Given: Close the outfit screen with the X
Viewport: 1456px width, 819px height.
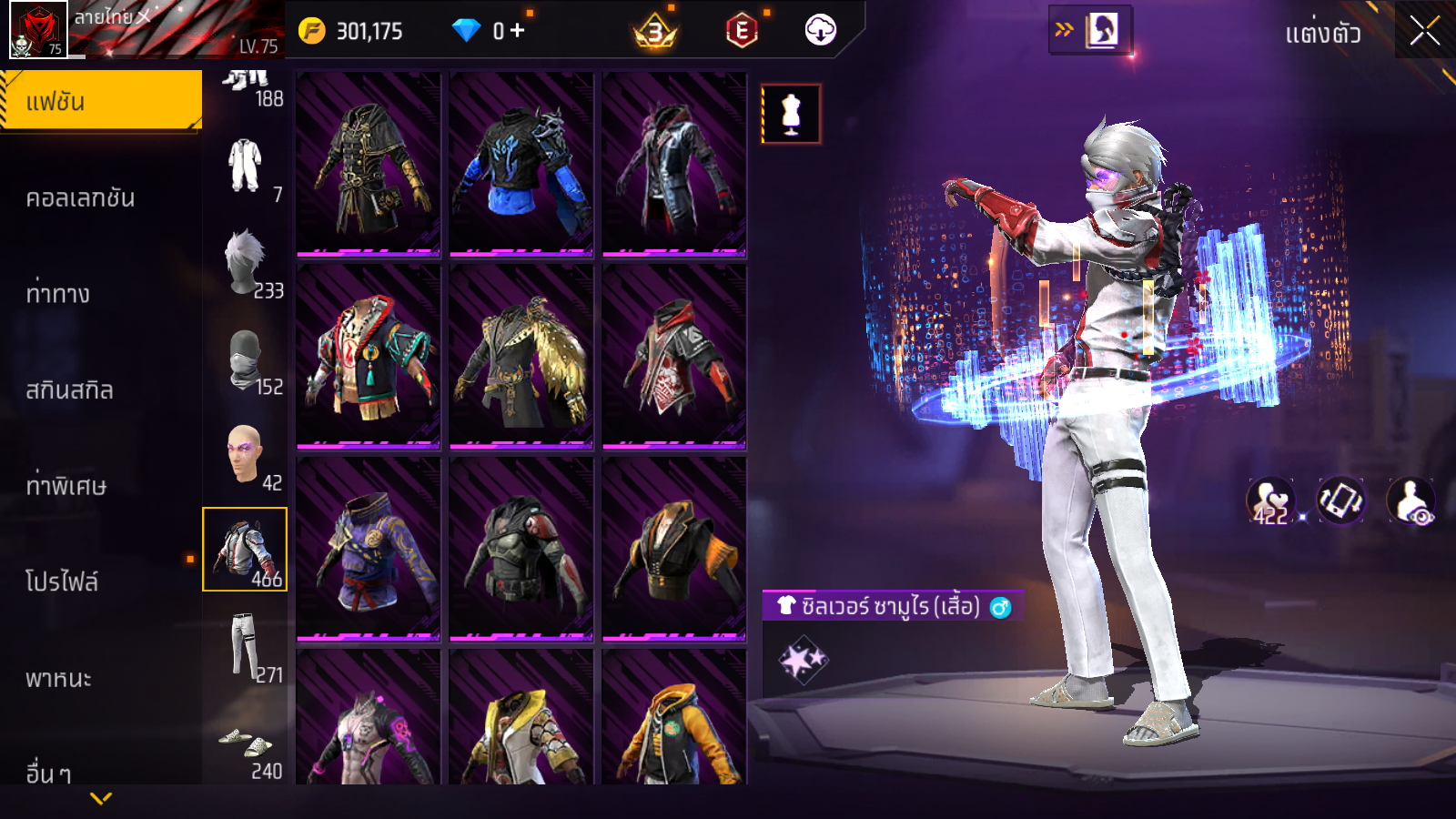Looking at the screenshot, I should [x=1424, y=32].
